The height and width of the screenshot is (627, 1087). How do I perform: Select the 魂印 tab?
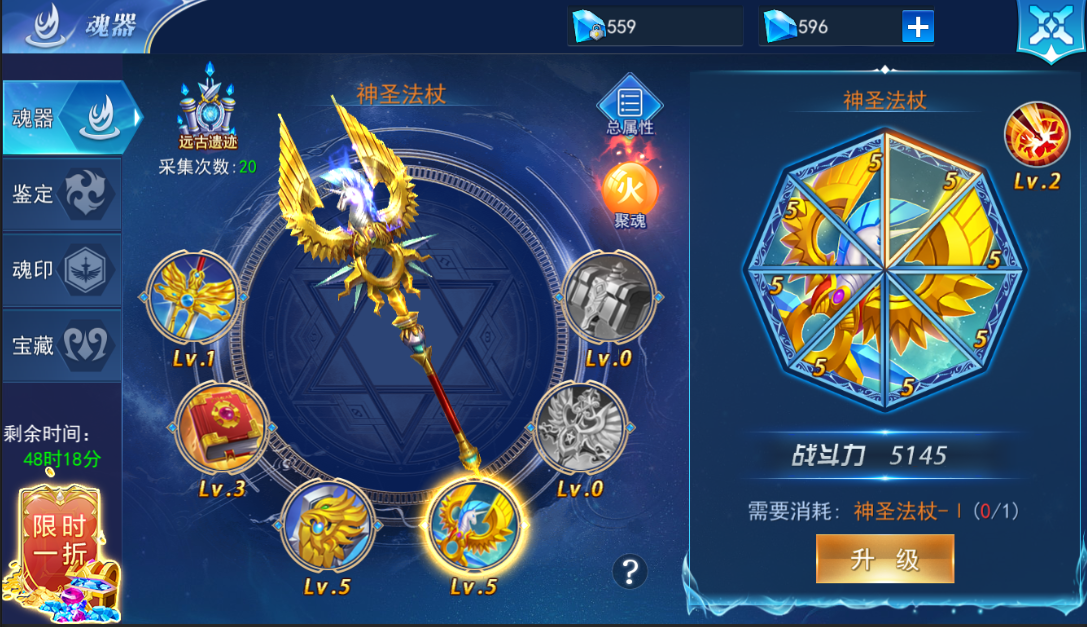(62, 270)
